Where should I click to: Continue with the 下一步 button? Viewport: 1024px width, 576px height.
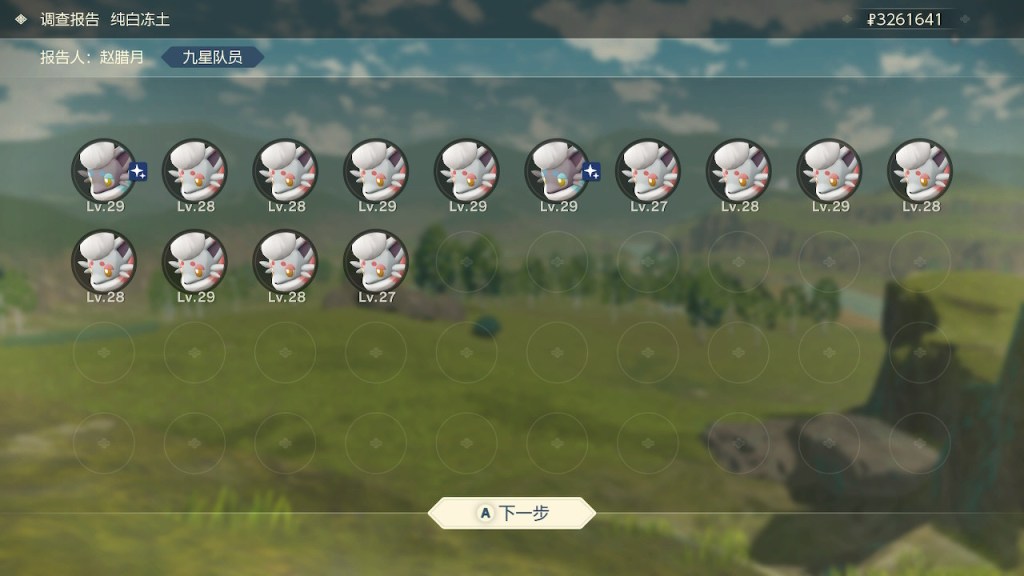[x=512, y=513]
